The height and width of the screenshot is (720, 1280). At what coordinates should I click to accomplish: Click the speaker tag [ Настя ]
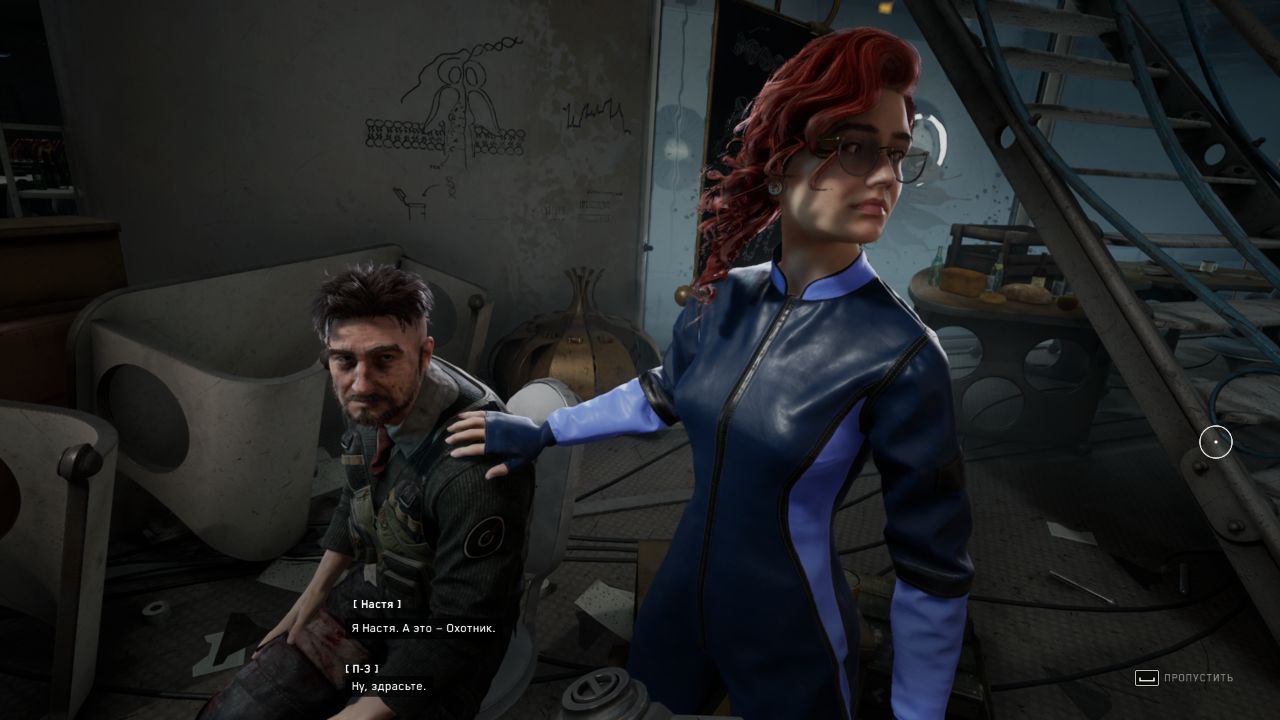click(x=377, y=604)
